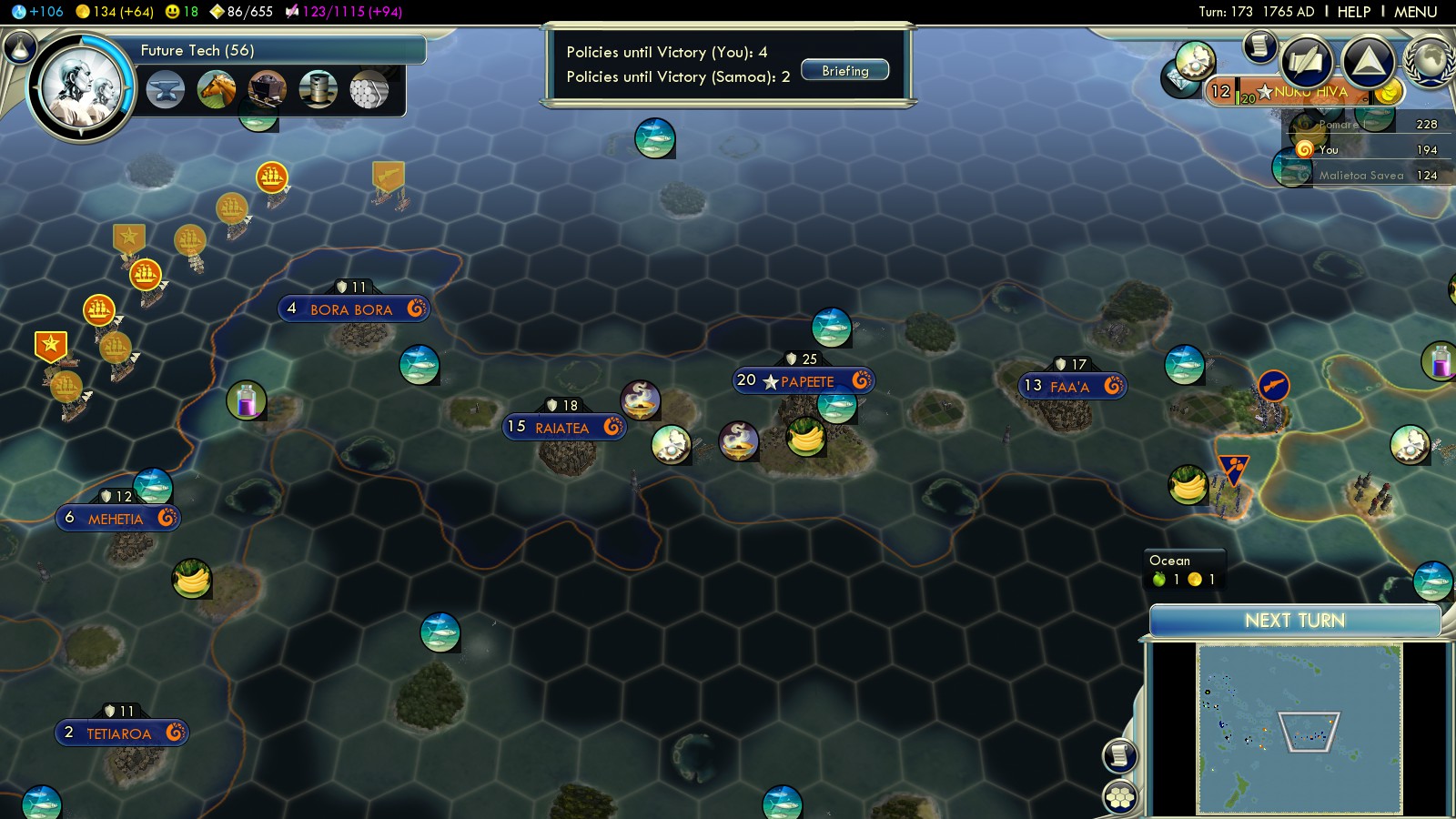The height and width of the screenshot is (819, 1456).
Task: Open the hex grid map options button
Action: (x=1120, y=797)
